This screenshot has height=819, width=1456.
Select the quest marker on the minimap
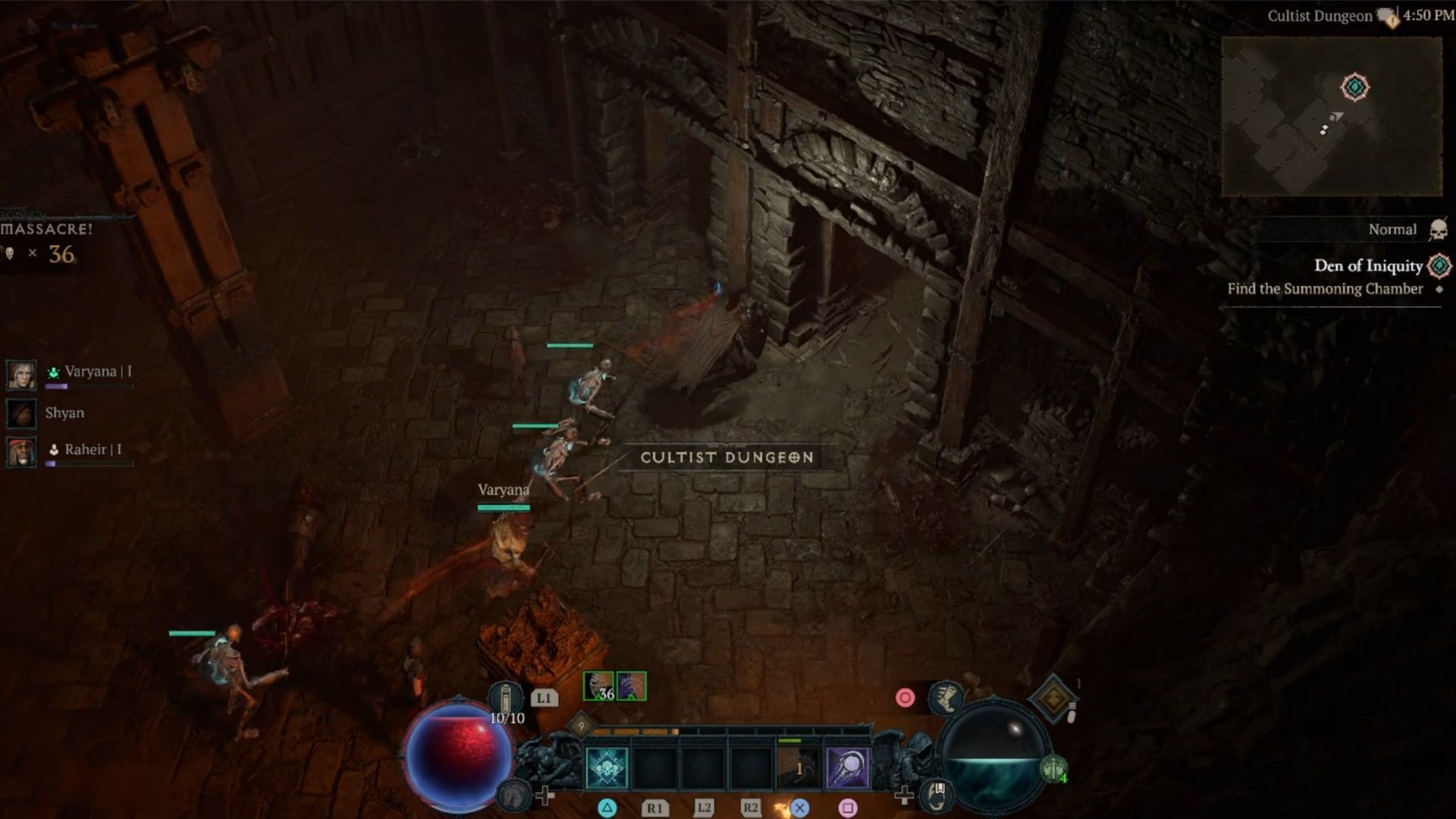click(x=1354, y=87)
